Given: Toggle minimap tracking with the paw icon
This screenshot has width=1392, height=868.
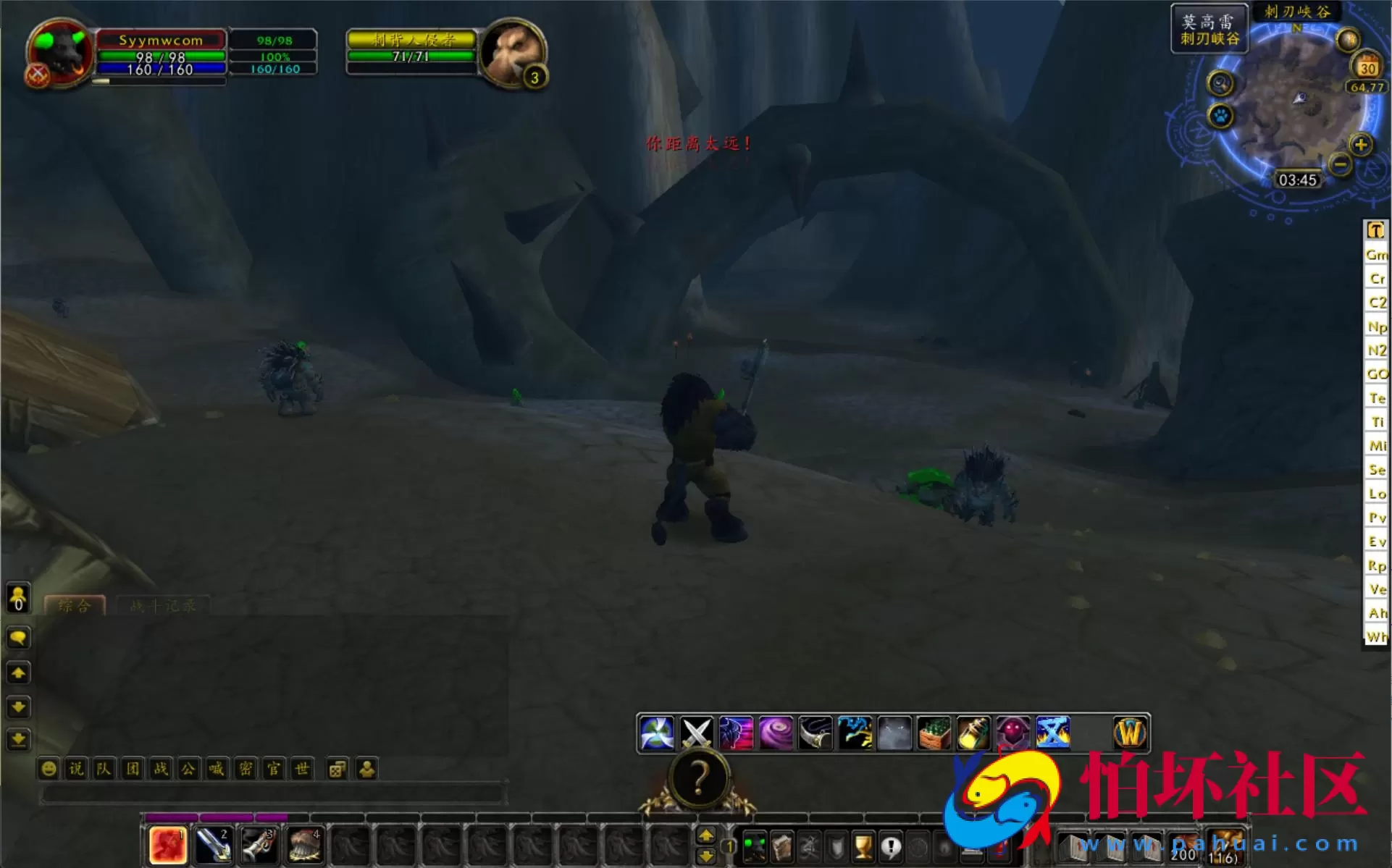Looking at the screenshot, I should point(1220,116).
